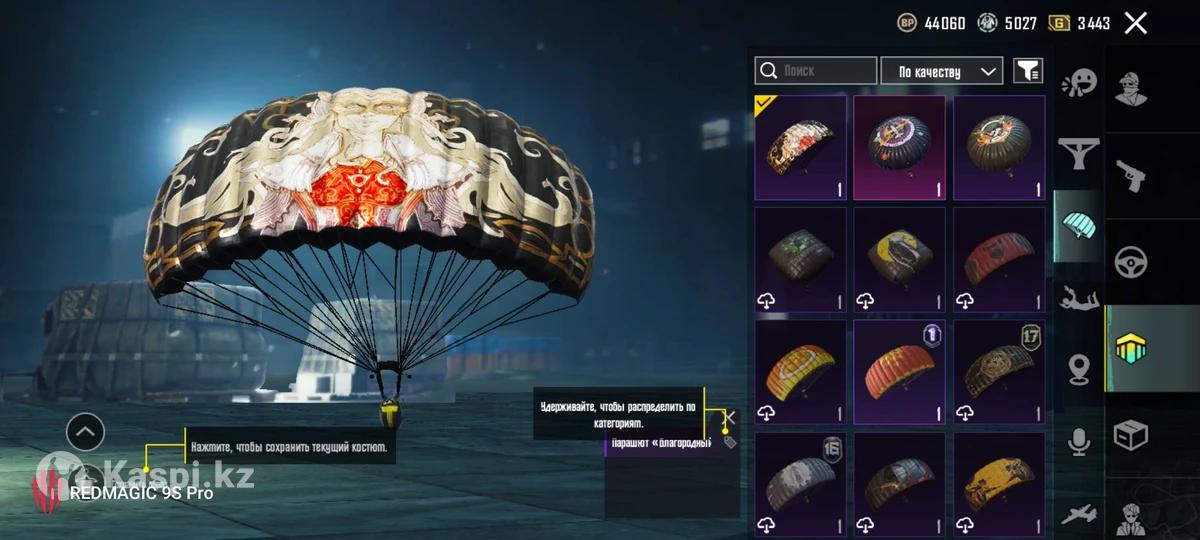Open the "По качеству" sort dropdown
This screenshot has width=1200, height=540.
[941, 71]
